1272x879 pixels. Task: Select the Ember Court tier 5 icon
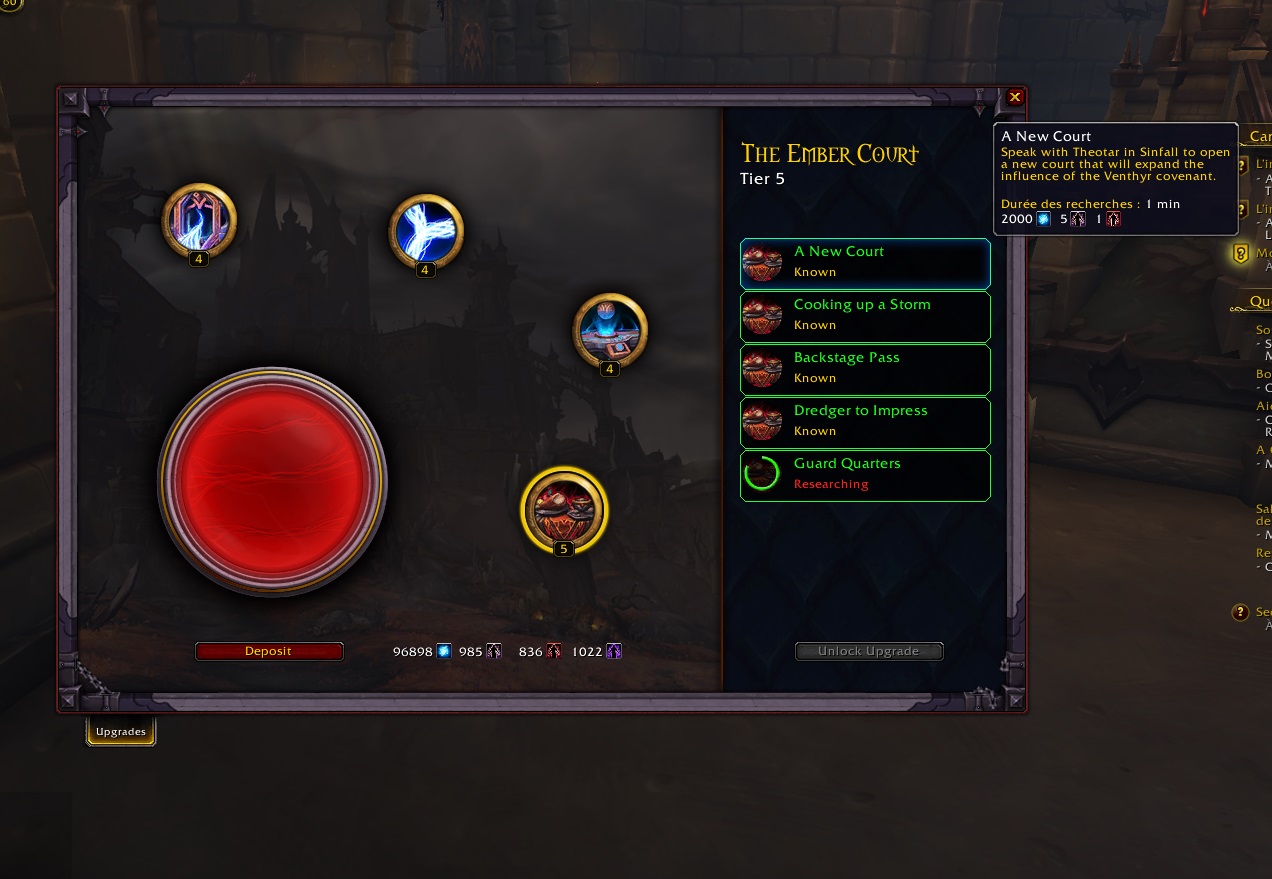564,508
